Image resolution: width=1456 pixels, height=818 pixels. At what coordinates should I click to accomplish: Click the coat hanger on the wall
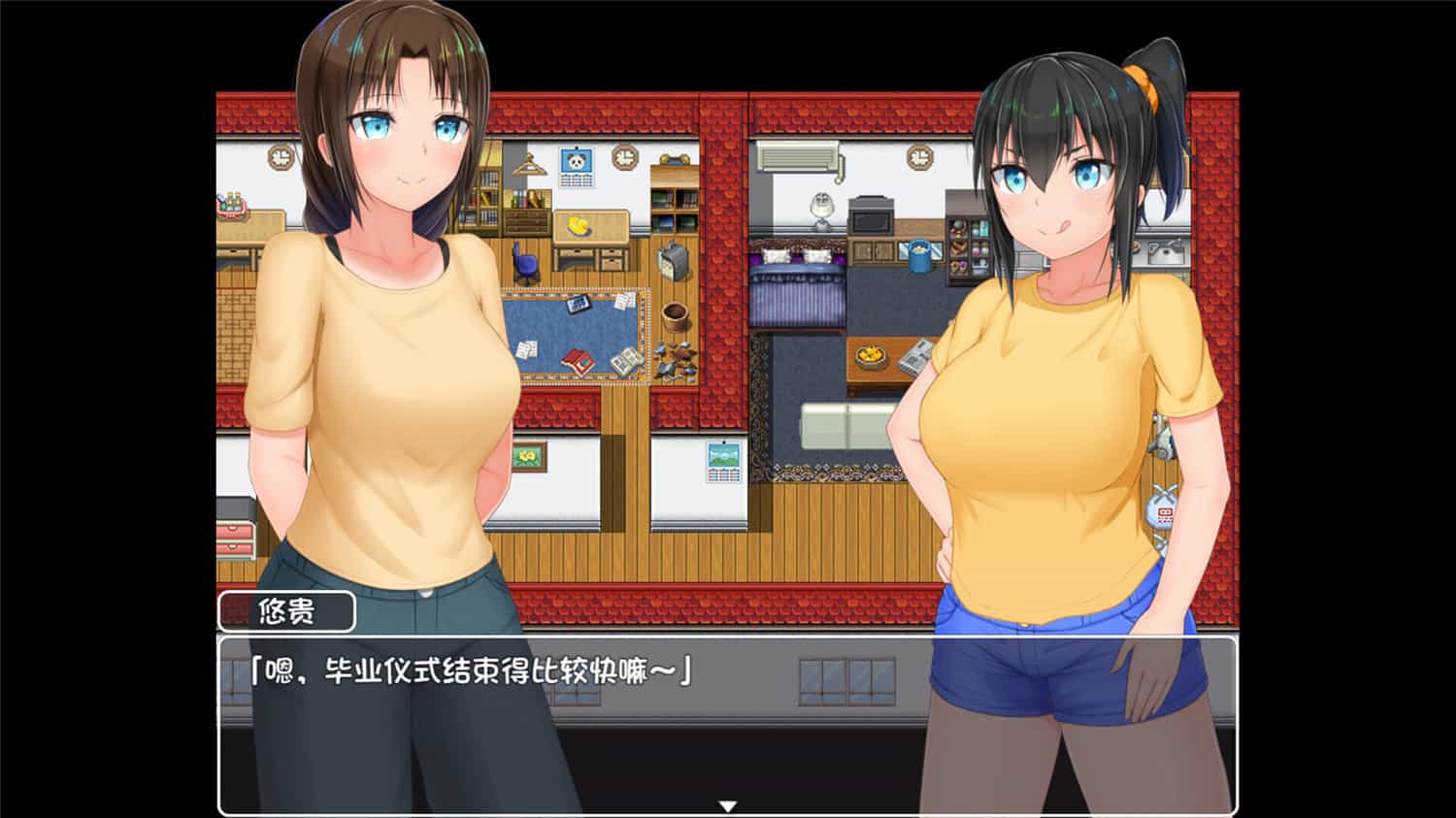coord(528,163)
